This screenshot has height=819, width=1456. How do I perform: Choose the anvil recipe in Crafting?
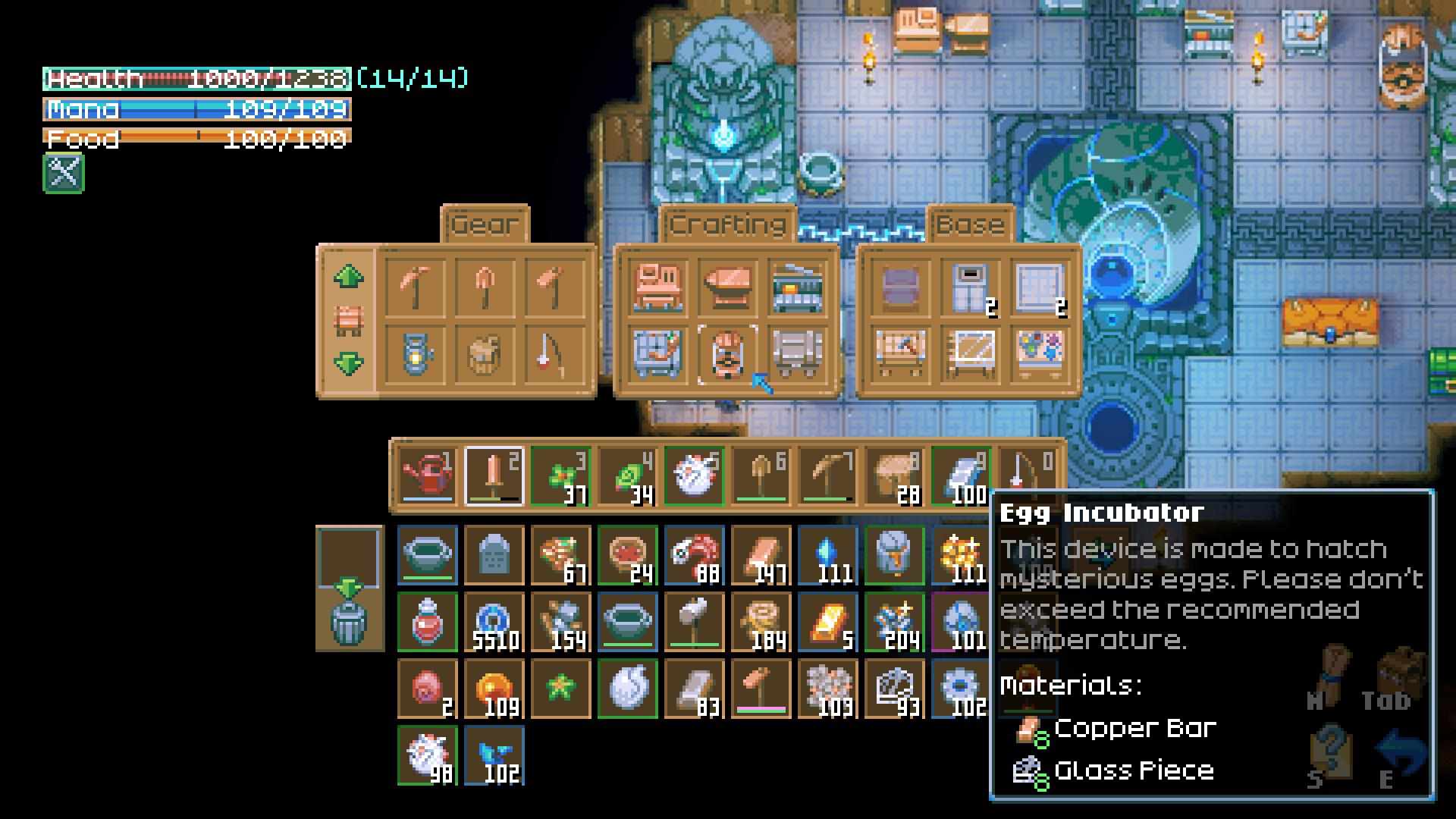(726, 287)
